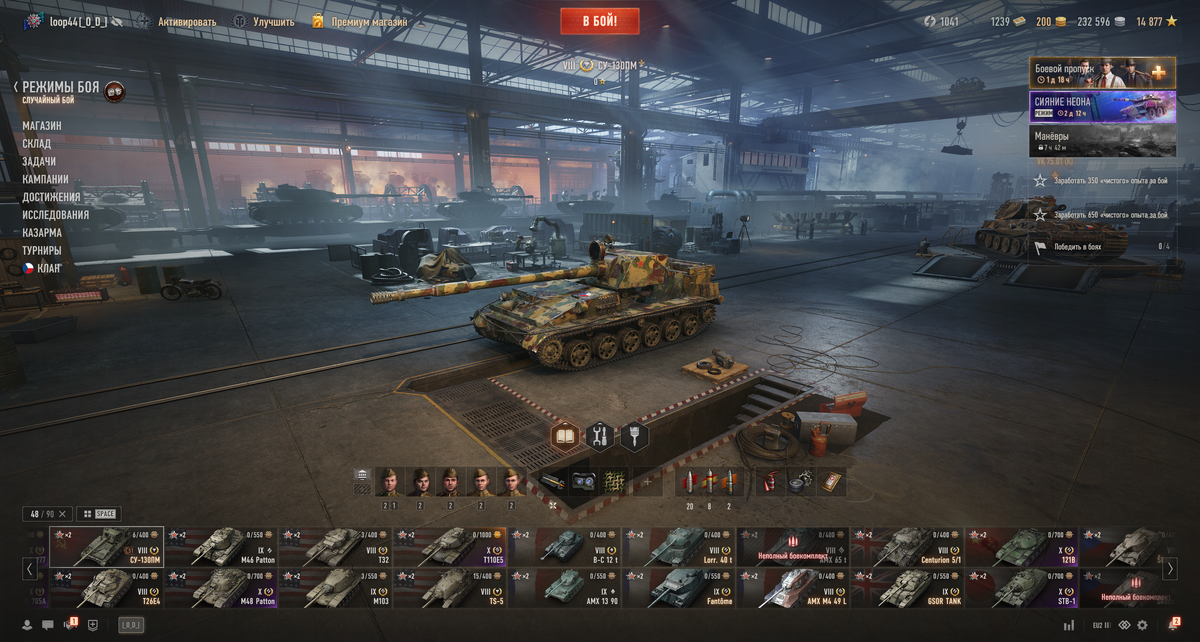Open the Манёвры event banner
The height and width of the screenshot is (642, 1200).
1102,141
